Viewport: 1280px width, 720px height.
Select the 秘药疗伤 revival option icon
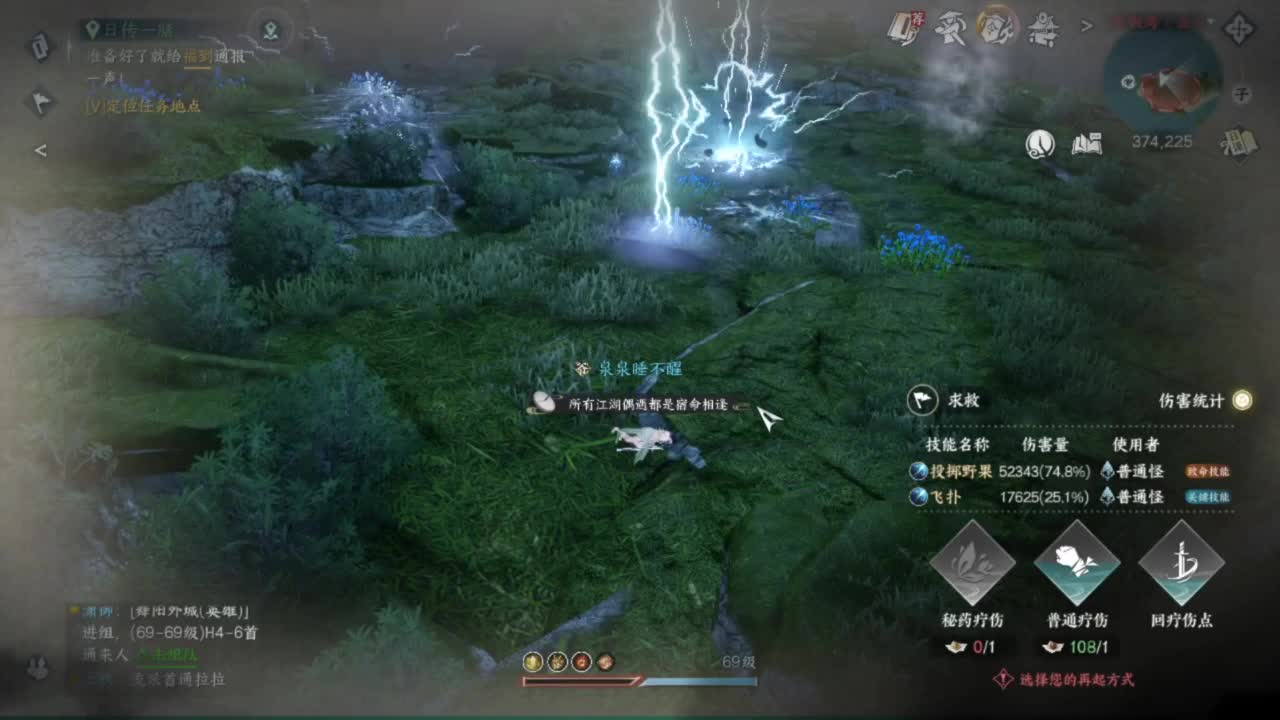[x=977, y=565]
